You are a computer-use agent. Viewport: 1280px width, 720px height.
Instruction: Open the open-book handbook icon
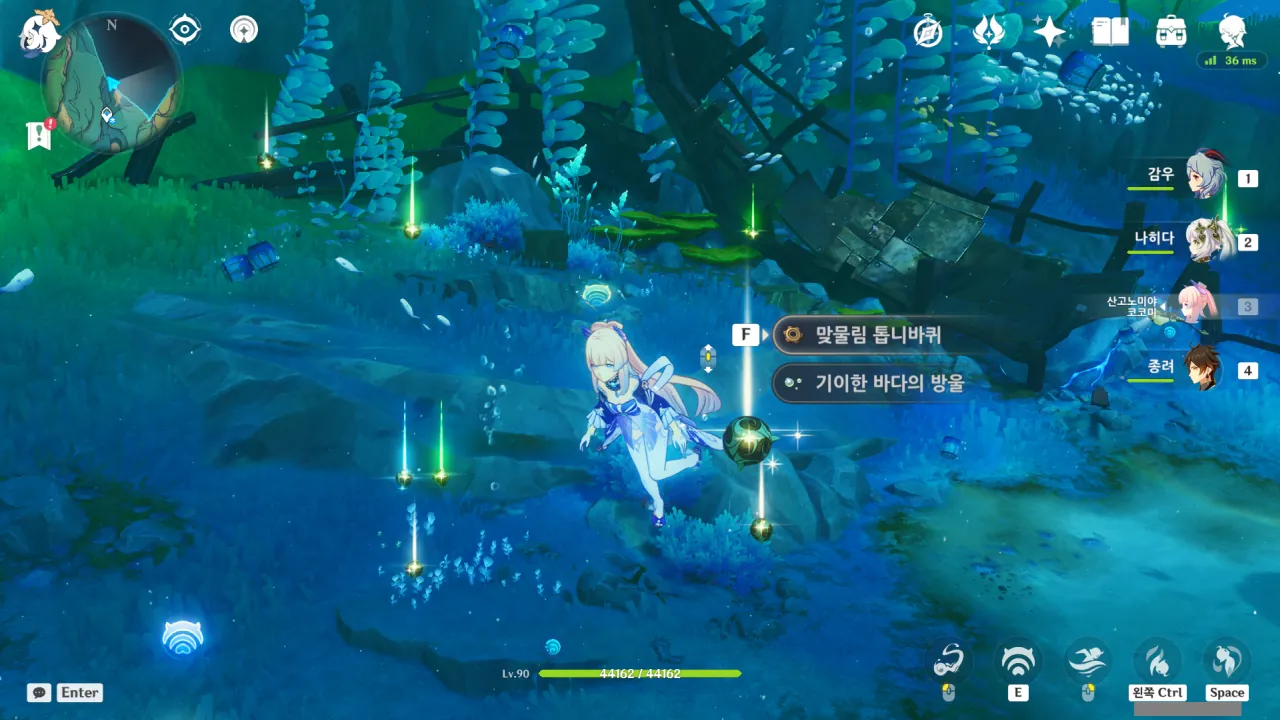click(x=1110, y=32)
